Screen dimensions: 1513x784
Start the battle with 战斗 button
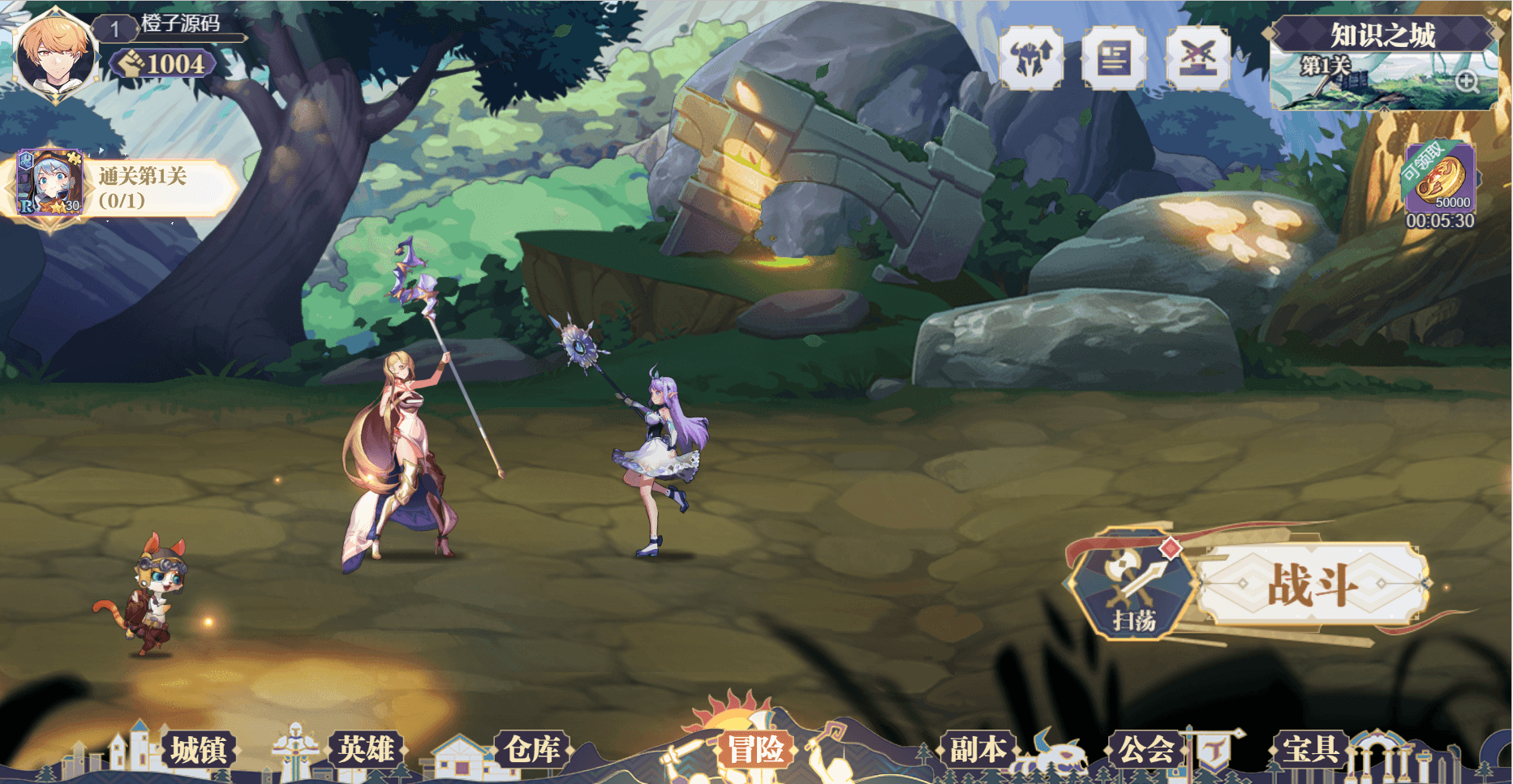[1312, 585]
